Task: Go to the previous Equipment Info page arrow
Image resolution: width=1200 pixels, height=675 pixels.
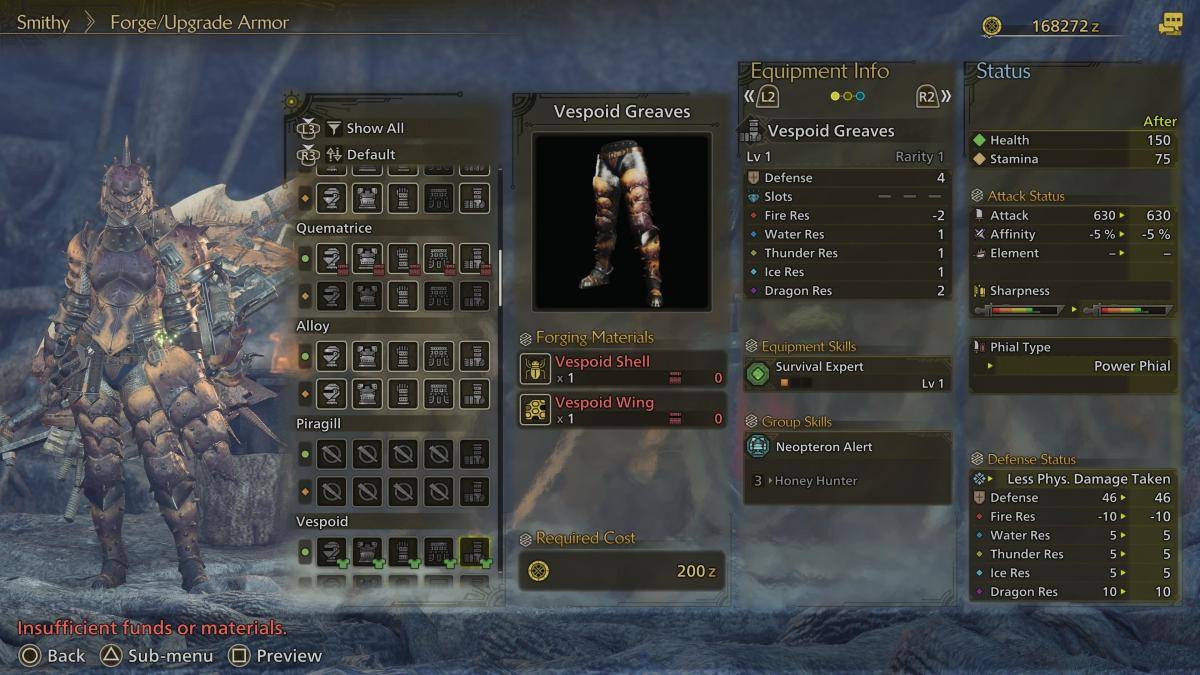Action: tap(762, 97)
